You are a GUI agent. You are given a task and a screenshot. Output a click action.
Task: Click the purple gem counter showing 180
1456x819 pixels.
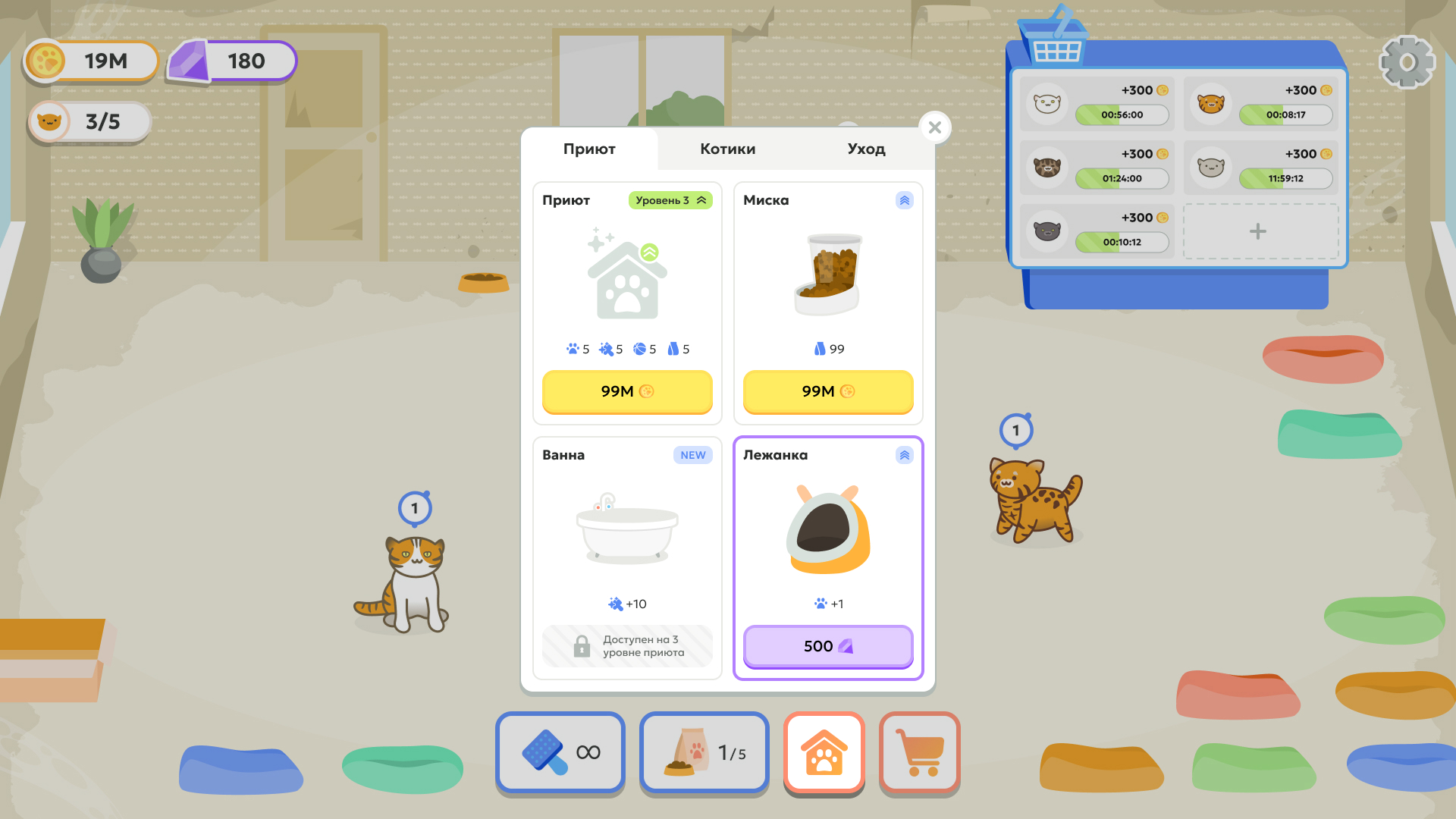(x=231, y=61)
